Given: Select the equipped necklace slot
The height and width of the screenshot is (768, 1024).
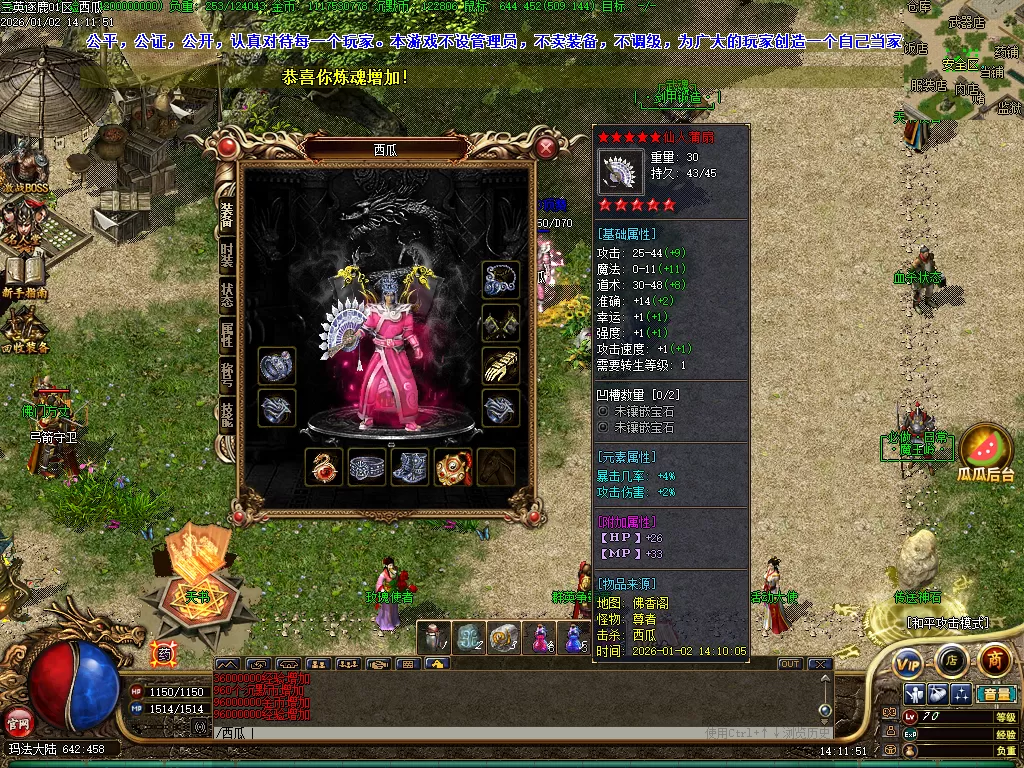Looking at the screenshot, I should (x=500, y=280).
